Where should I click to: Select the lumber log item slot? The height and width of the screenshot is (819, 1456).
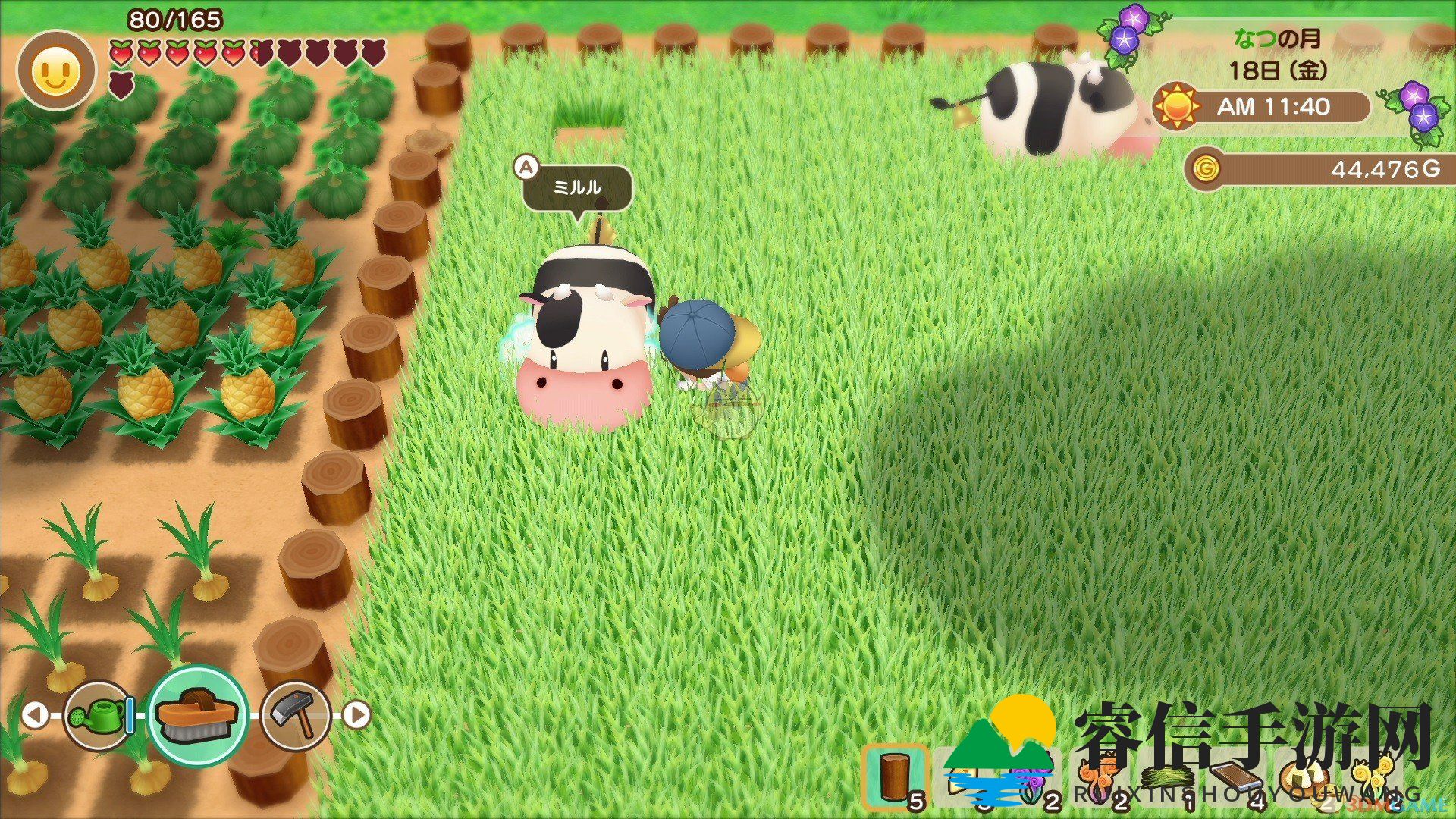[x=896, y=777]
